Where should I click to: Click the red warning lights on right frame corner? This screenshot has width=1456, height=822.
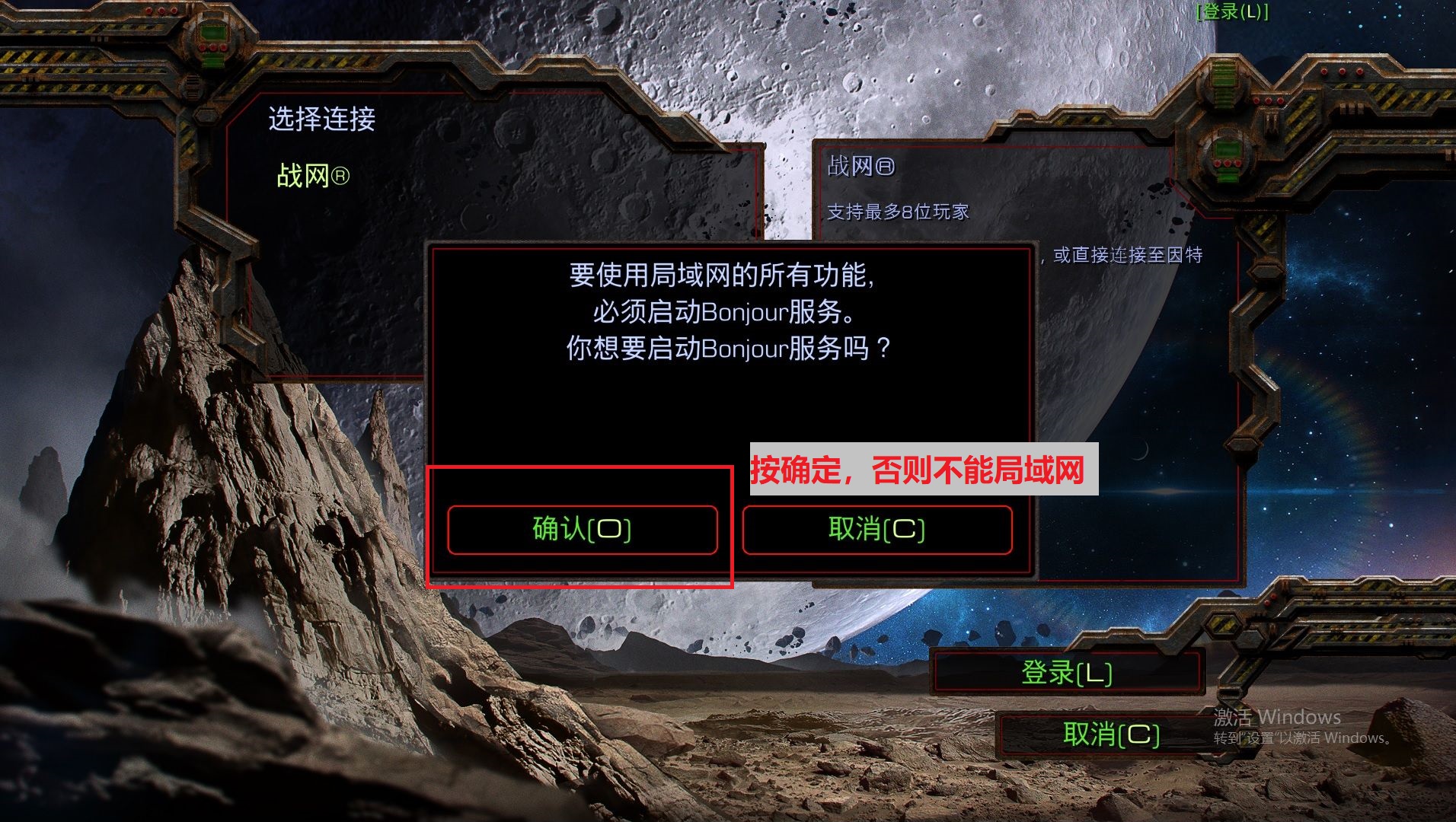(1342, 72)
